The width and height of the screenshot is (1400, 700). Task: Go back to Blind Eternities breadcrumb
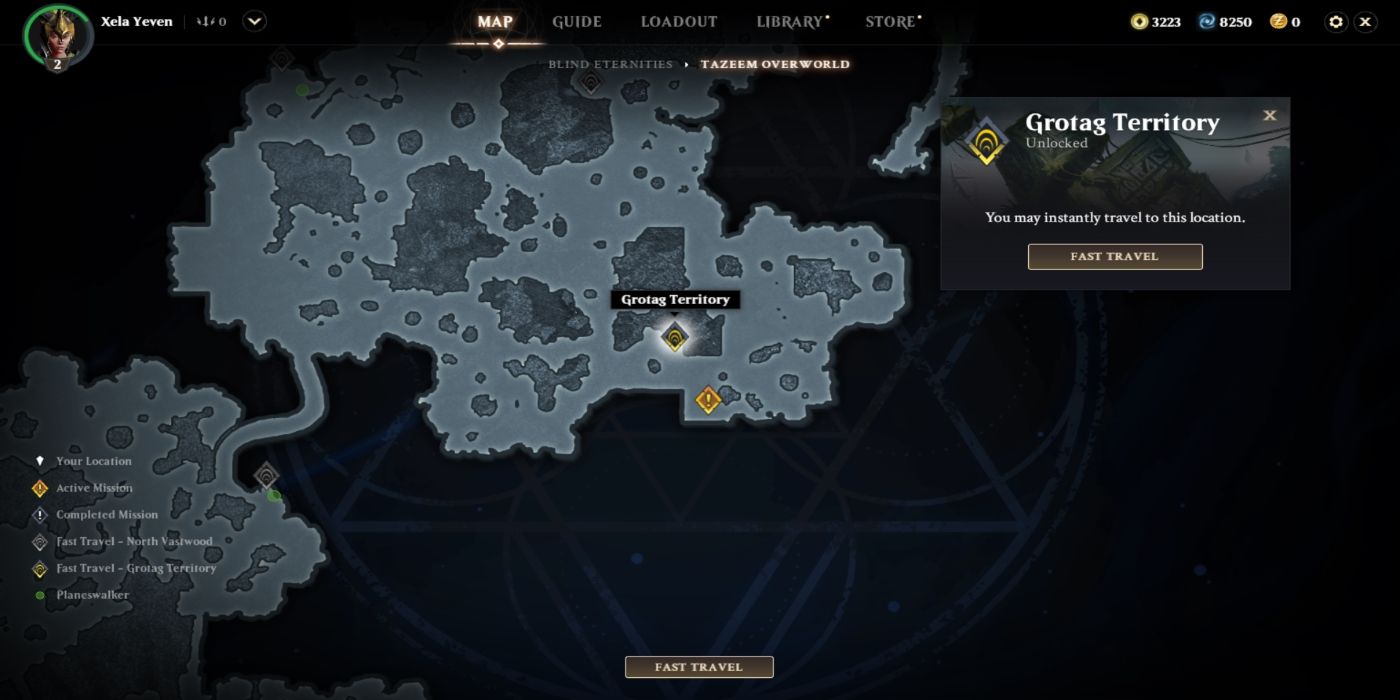pyautogui.click(x=610, y=64)
